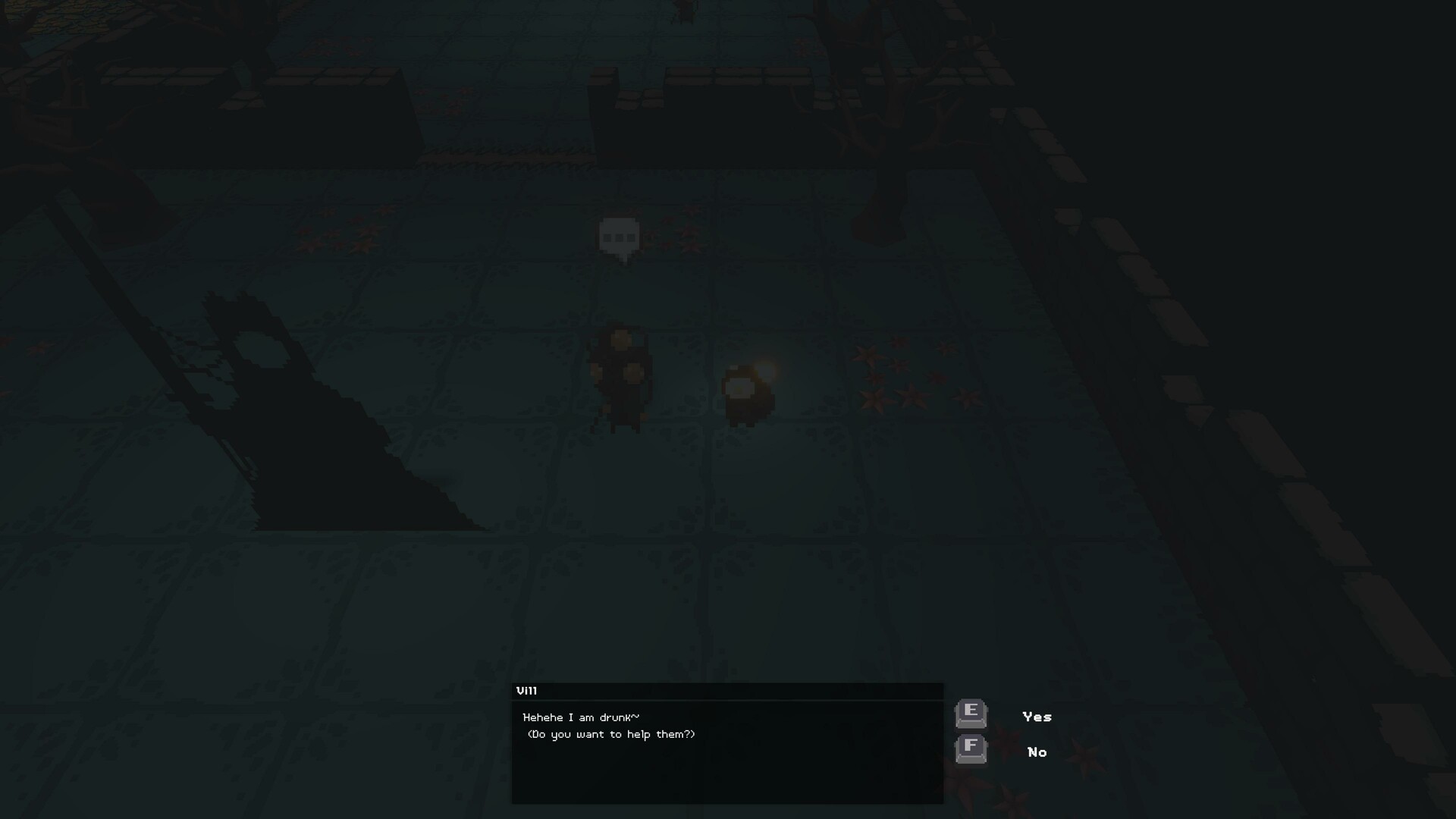Click the ellipsis dots inside the speech bubble
1456x819 pixels.
[620, 239]
